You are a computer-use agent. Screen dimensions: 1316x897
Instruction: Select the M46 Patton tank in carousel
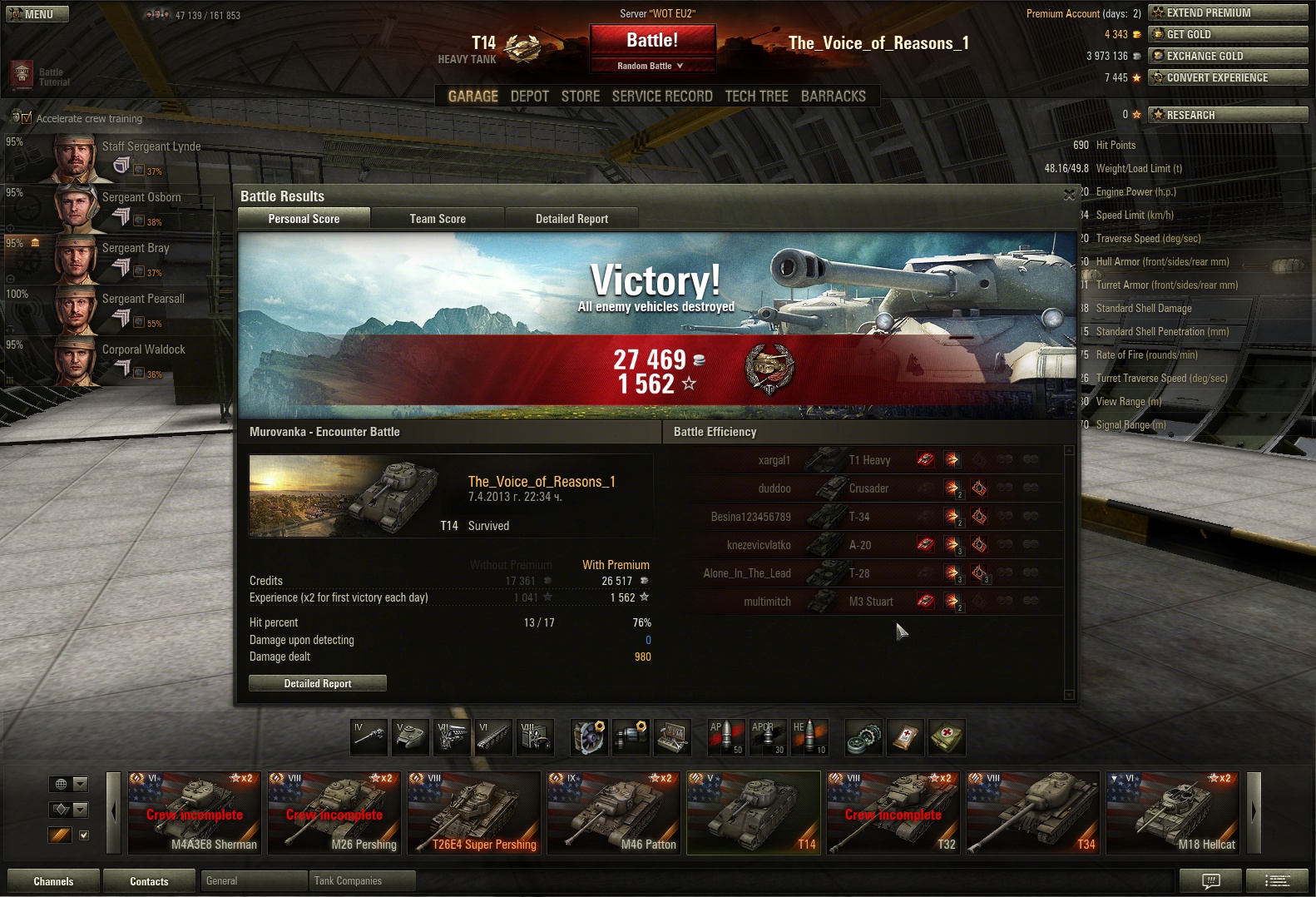pyautogui.click(x=614, y=813)
